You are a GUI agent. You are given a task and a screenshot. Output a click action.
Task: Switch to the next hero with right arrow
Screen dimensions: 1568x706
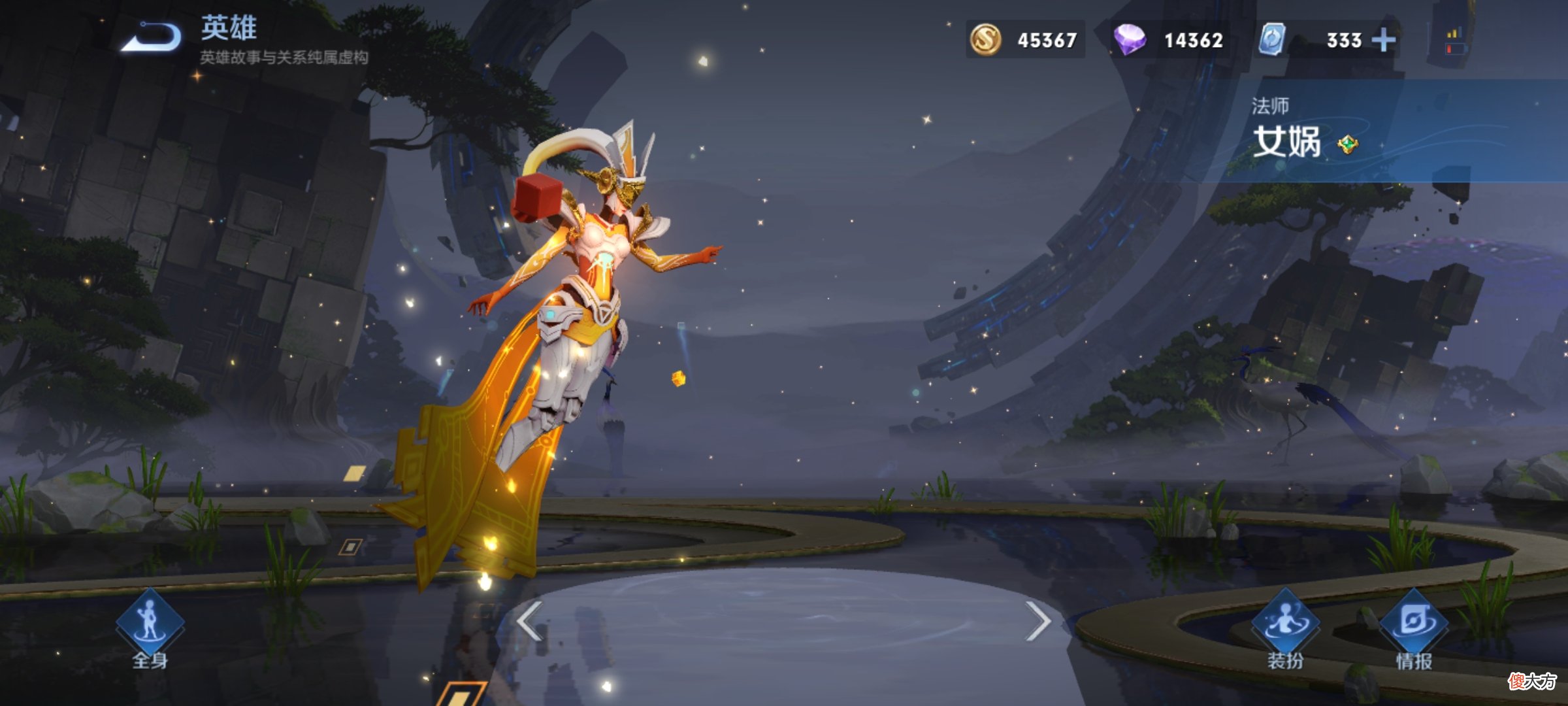[1037, 621]
